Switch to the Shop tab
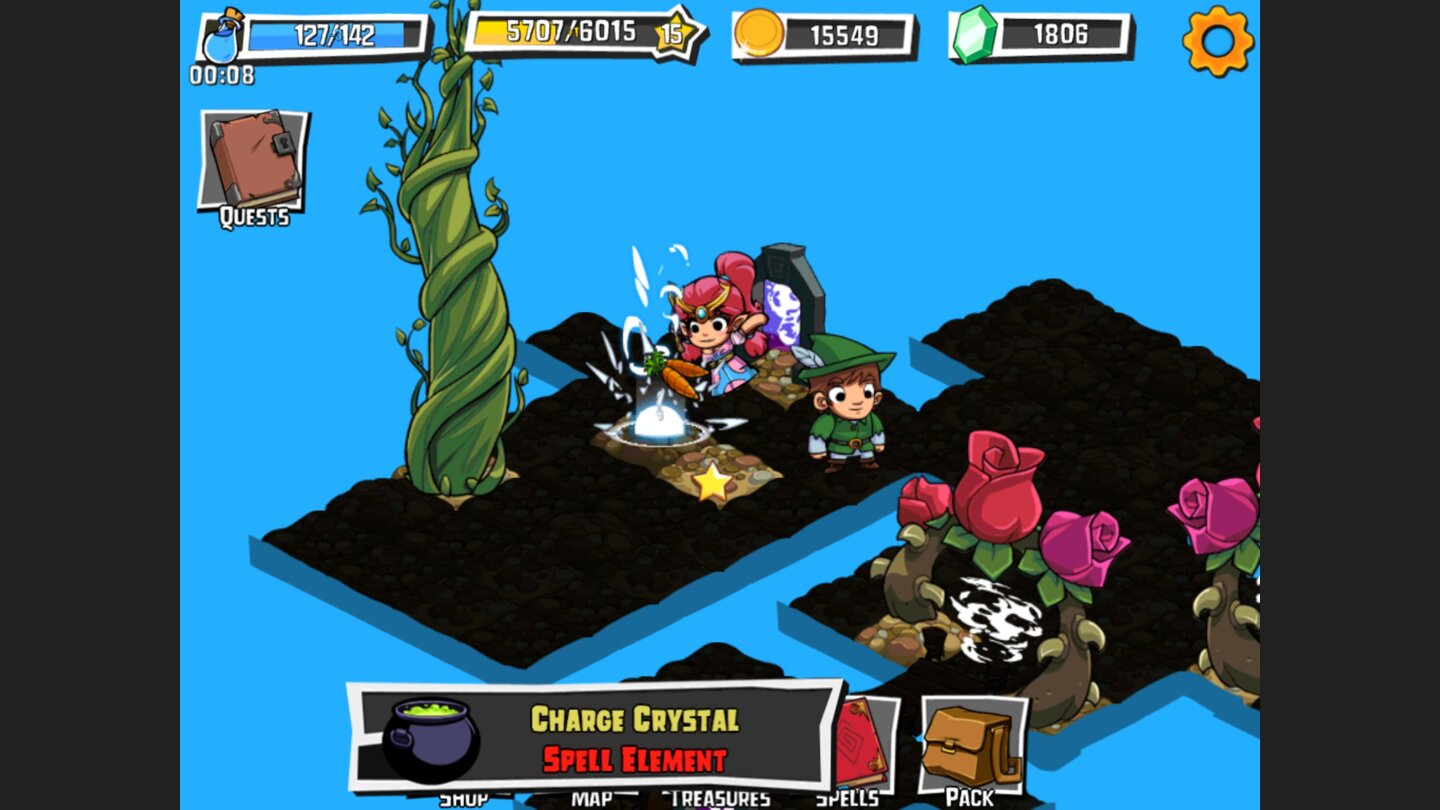 coord(466,800)
